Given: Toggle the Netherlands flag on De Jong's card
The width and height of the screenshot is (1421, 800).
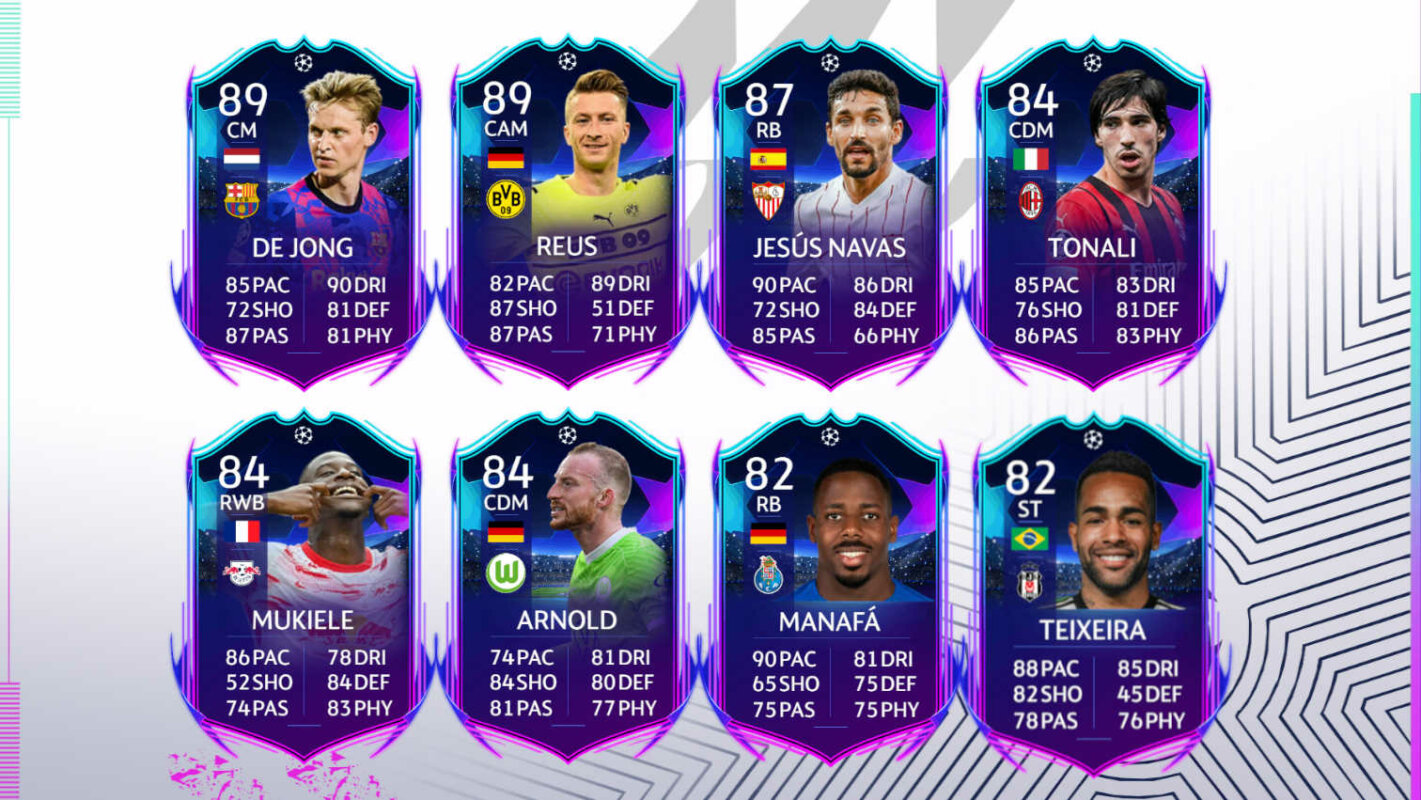Looking at the screenshot, I should 240,155.
